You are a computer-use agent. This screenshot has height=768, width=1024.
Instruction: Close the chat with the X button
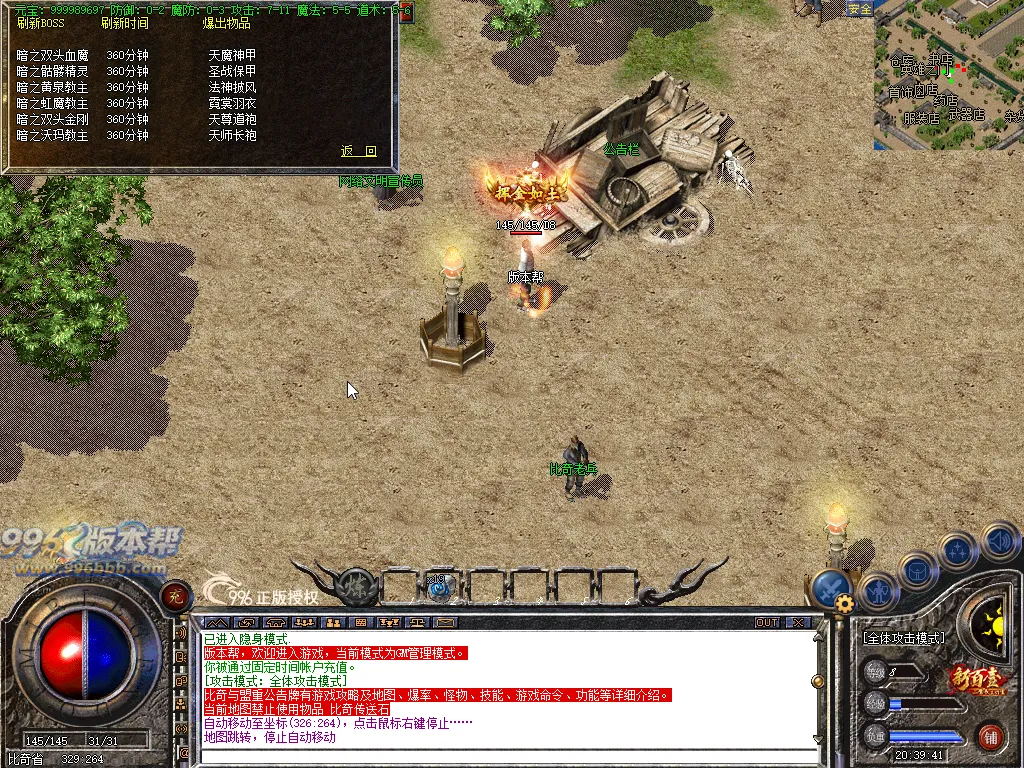pyautogui.click(x=797, y=622)
